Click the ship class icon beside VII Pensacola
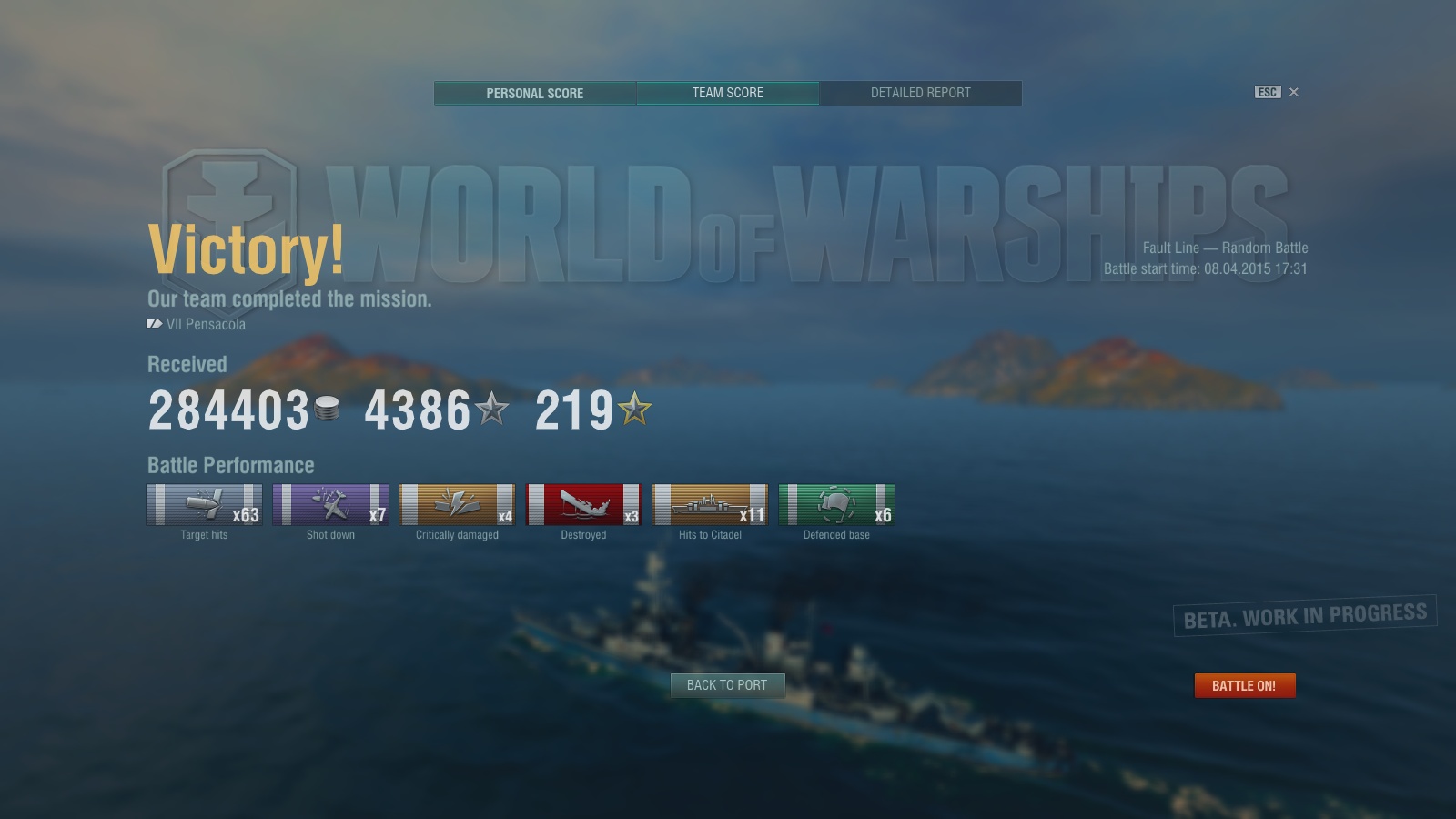The width and height of the screenshot is (1456, 819). [153, 323]
